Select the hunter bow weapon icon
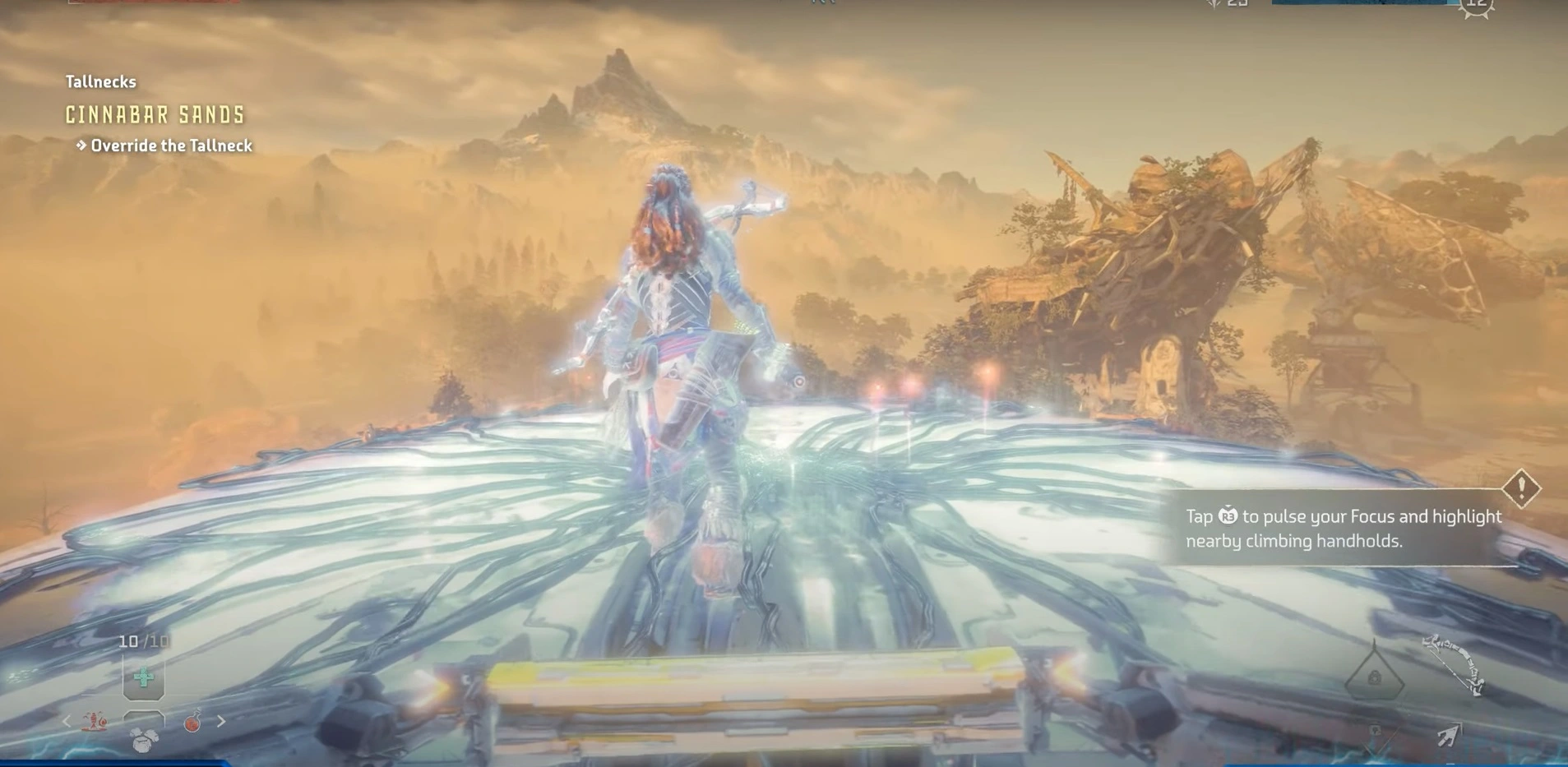Image resolution: width=1568 pixels, height=767 pixels. tap(1454, 663)
